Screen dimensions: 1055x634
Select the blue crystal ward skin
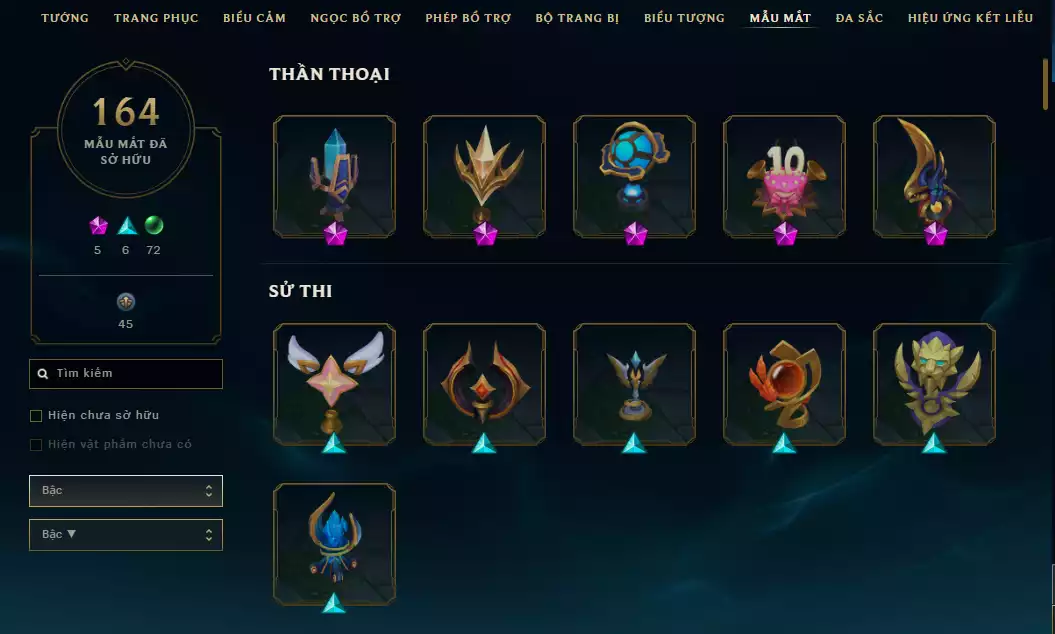pyautogui.click(x=334, y=176)
